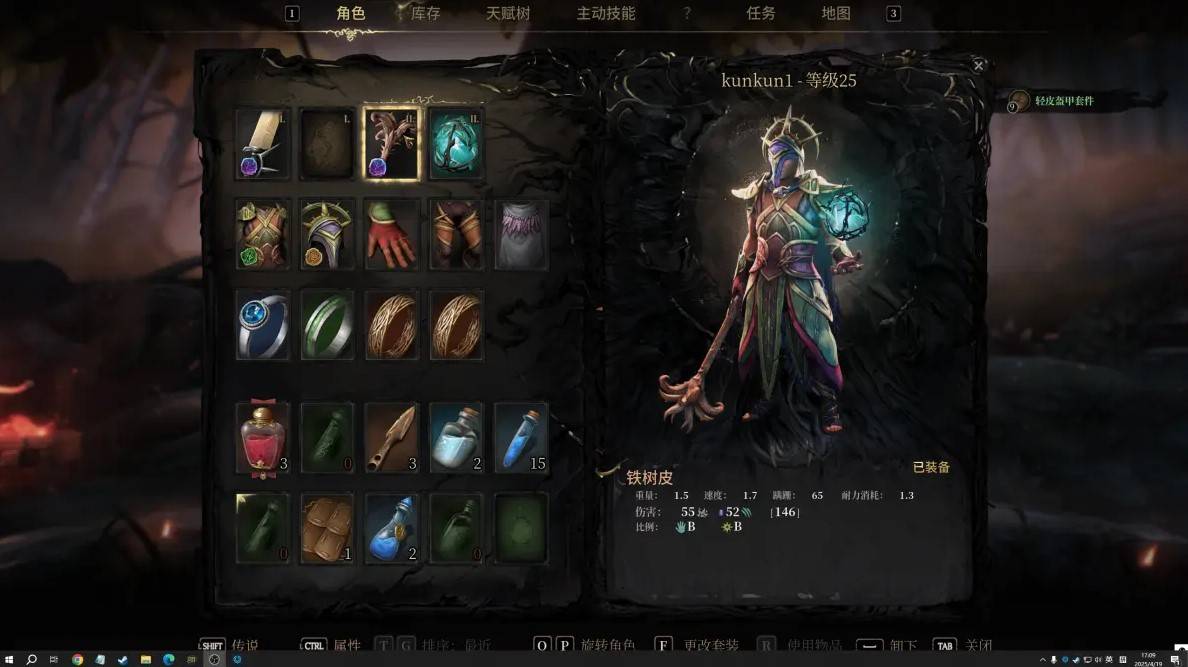
Task: Choose the grey cloak slot
Action: [521, 234]
